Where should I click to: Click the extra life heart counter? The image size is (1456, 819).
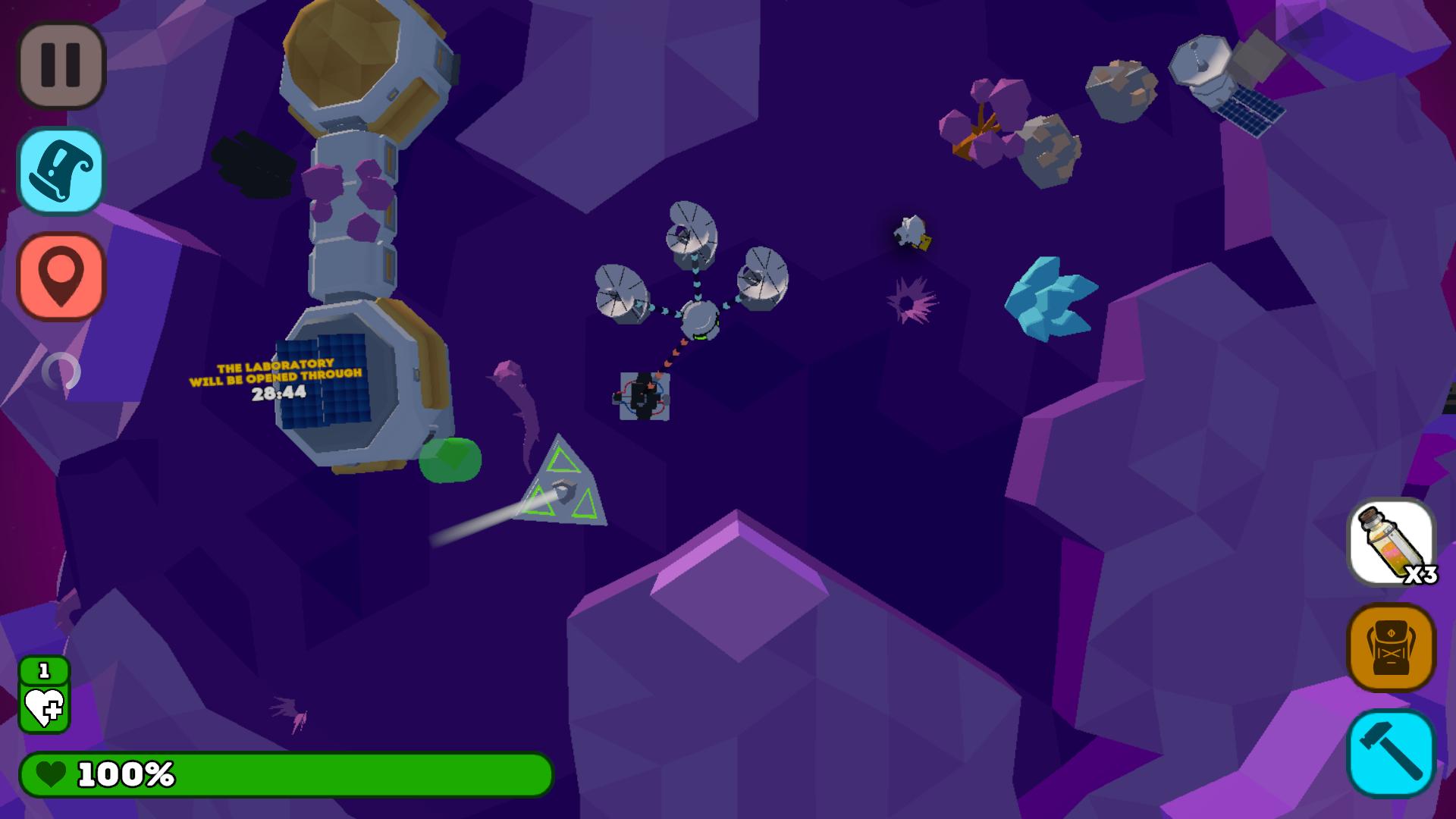click(43, 694)
